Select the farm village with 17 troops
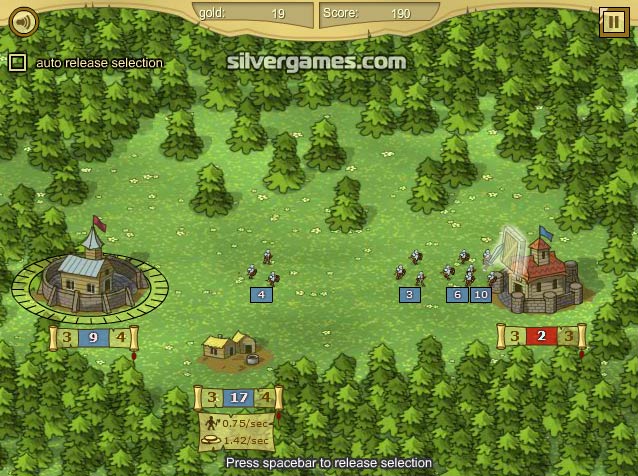Viewport: 638px width, 476px height. pyautogui.click(x=231, y=348)
